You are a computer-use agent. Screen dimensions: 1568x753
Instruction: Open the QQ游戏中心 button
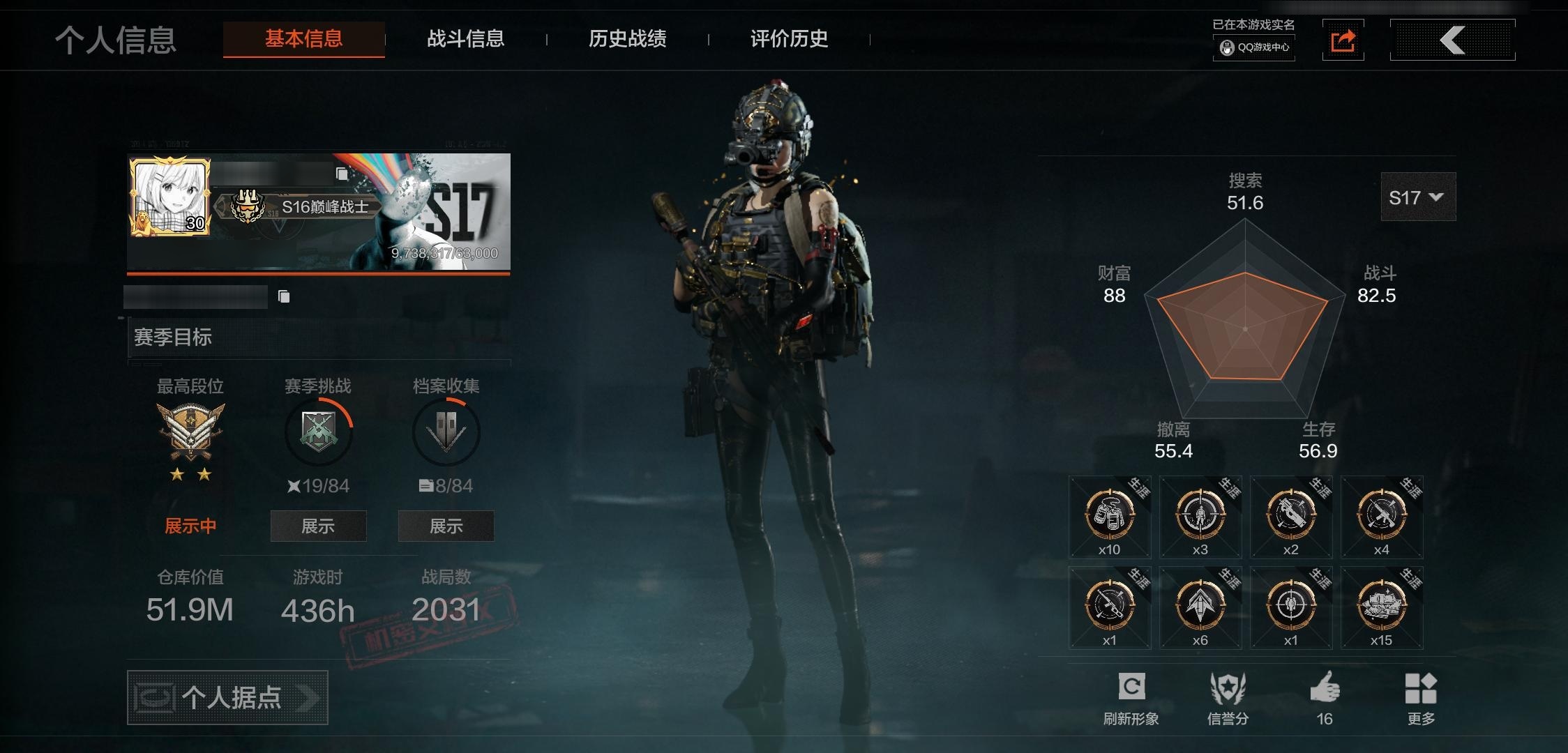pyautogui.click(x=1254, y=47)
